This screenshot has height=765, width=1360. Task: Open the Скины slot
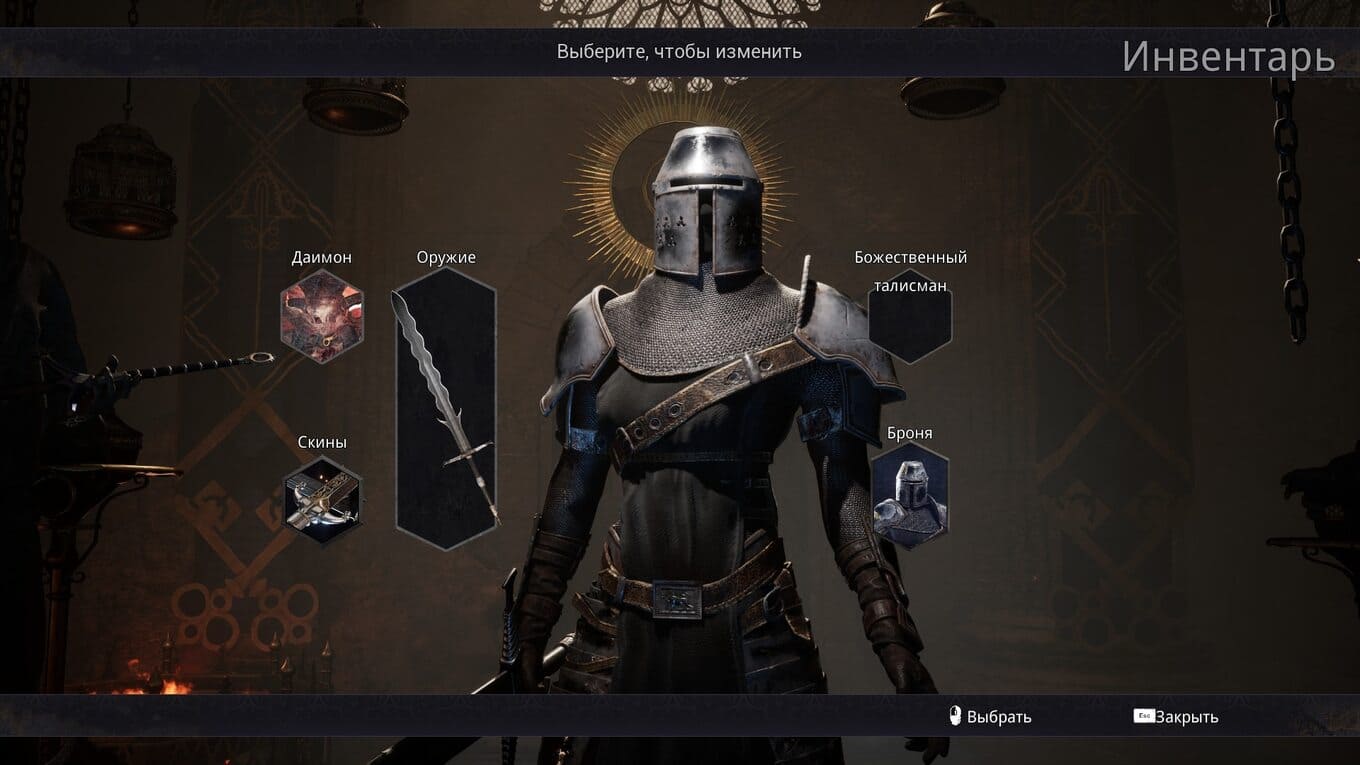pyautogui.click(x=322, y=498)
